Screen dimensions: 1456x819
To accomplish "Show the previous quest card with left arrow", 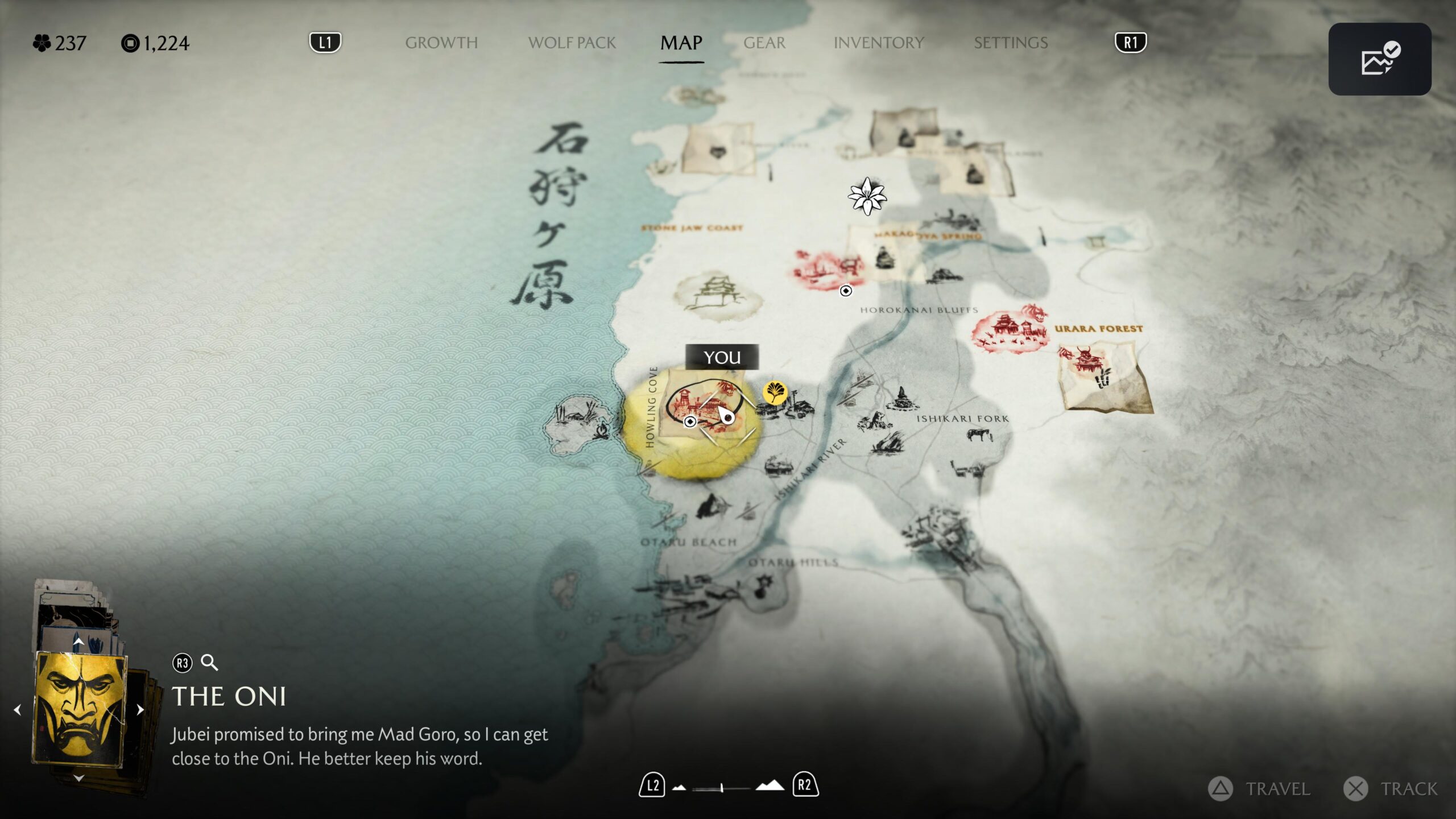I will click(18, 710).
